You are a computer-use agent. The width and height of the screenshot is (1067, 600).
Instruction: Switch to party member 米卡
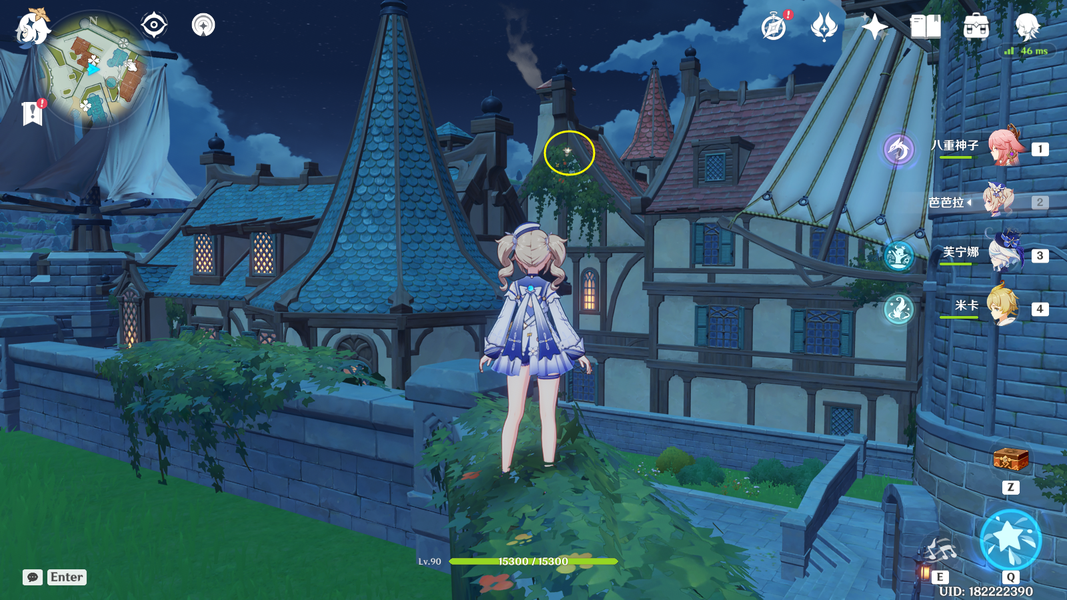click(1003, 307)
